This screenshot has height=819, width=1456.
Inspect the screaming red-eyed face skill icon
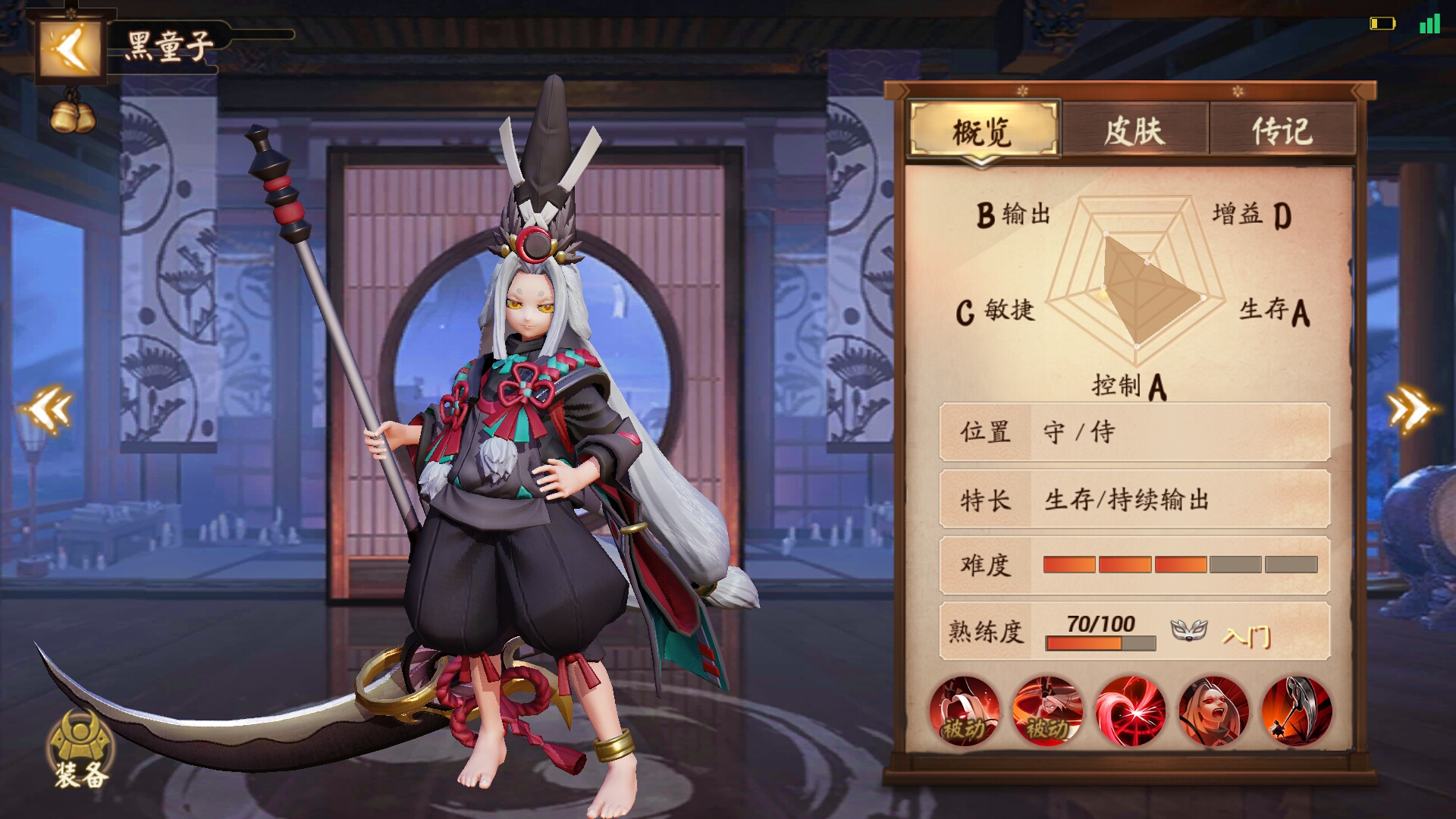coord(1213,711)
